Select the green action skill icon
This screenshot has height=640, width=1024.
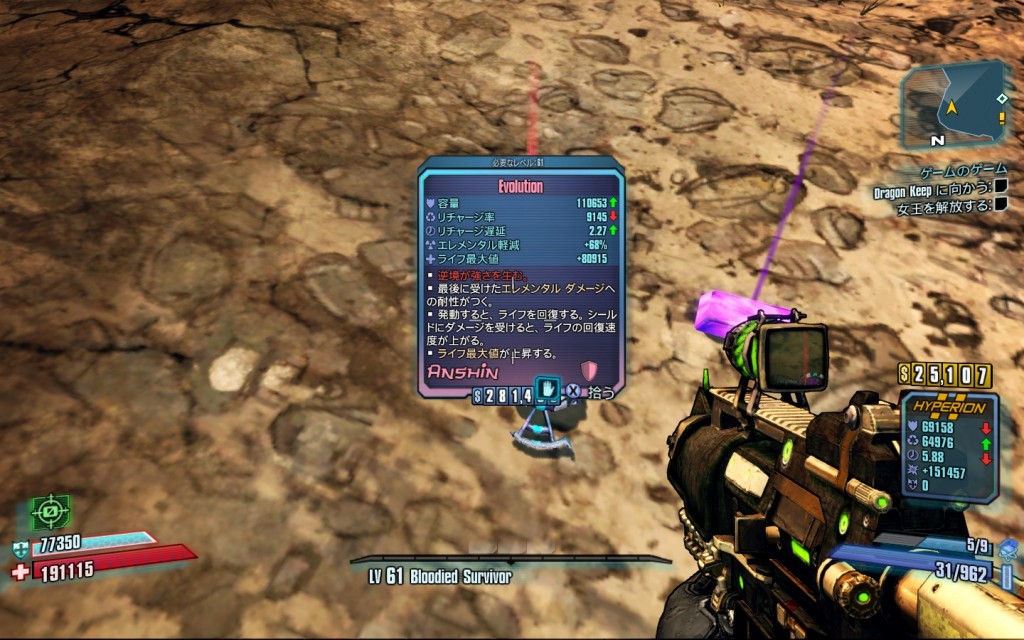[x=48, y=513]
